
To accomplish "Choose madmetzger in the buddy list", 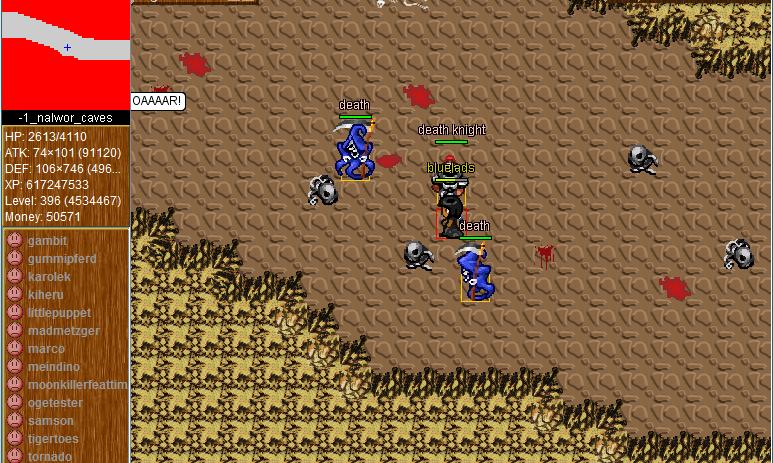I will (63, 331).
